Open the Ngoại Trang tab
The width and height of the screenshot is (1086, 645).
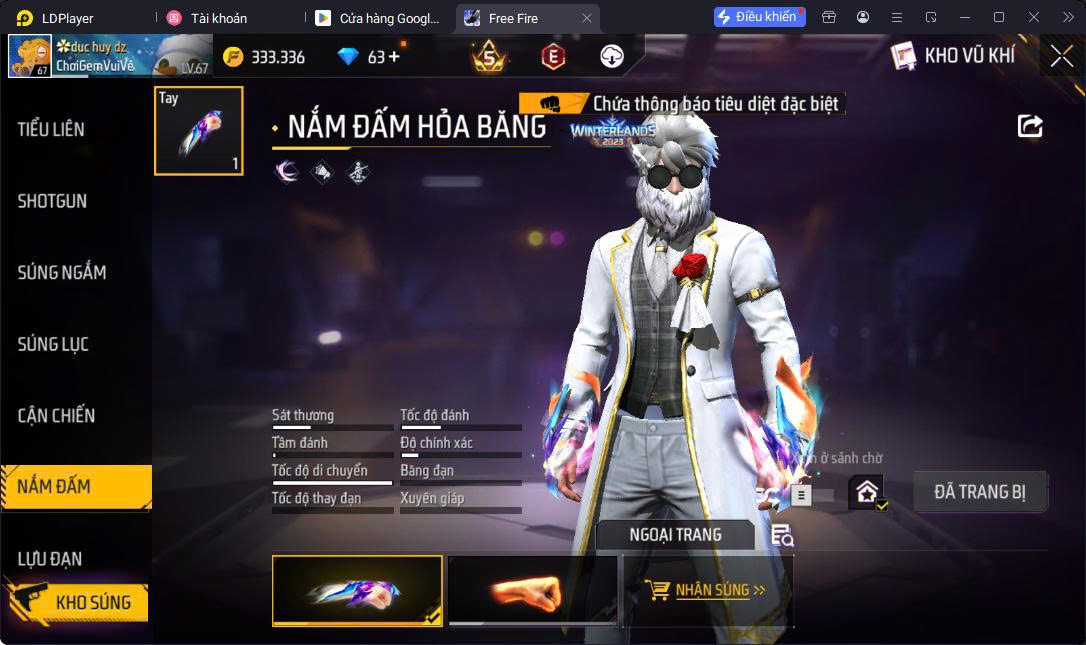[675, 535]
